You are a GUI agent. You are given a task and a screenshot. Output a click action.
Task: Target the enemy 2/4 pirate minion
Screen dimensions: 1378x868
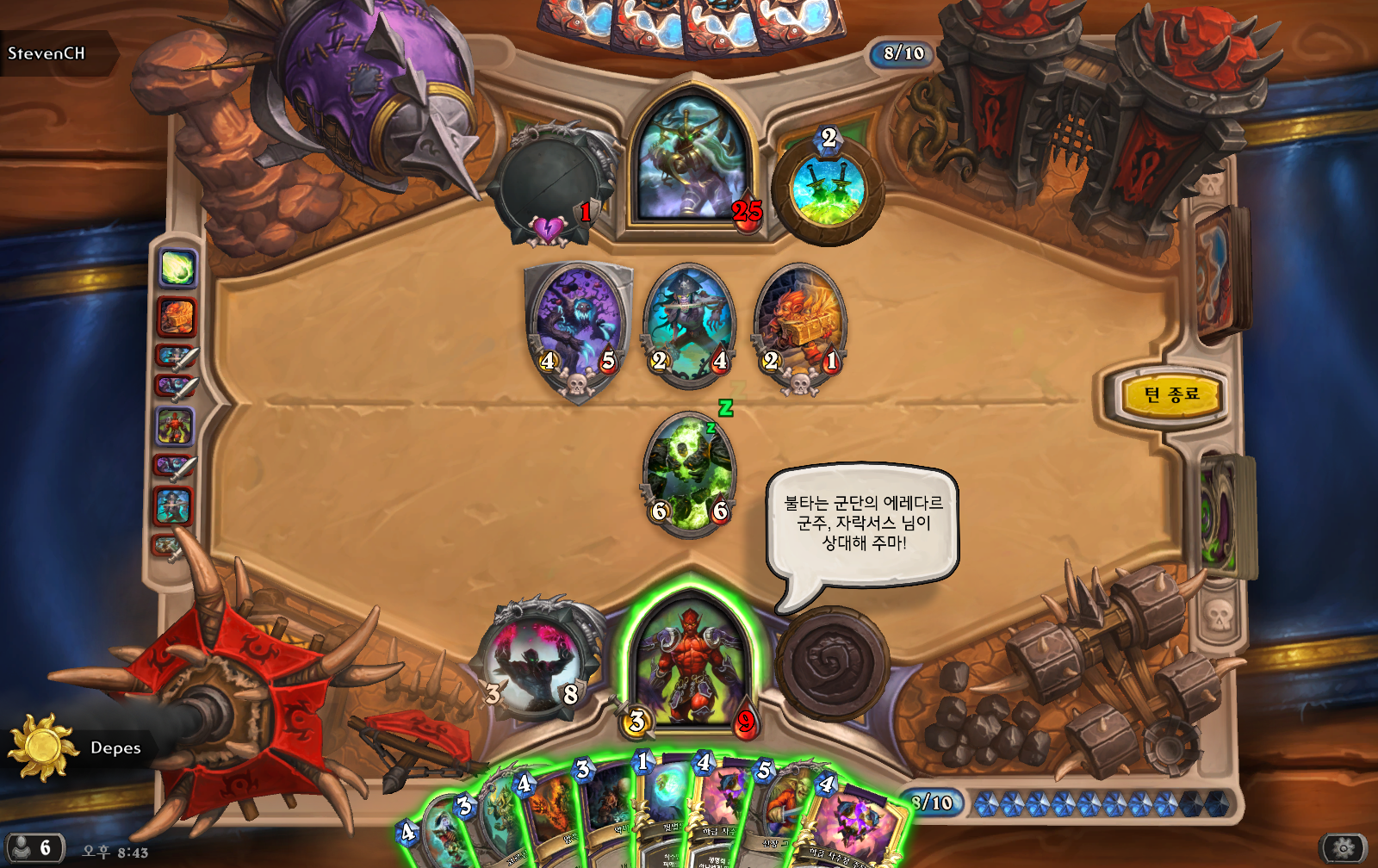pos(689,324)
